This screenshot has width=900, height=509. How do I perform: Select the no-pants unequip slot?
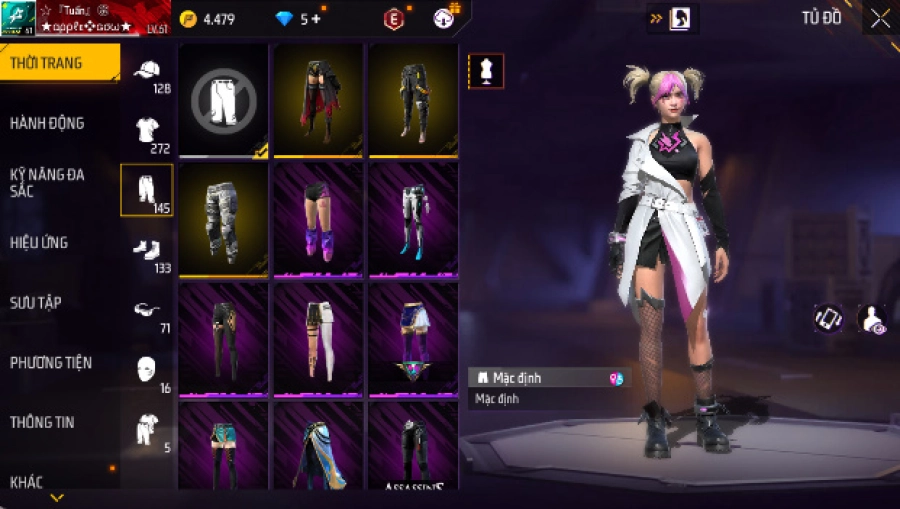[223, 100]
